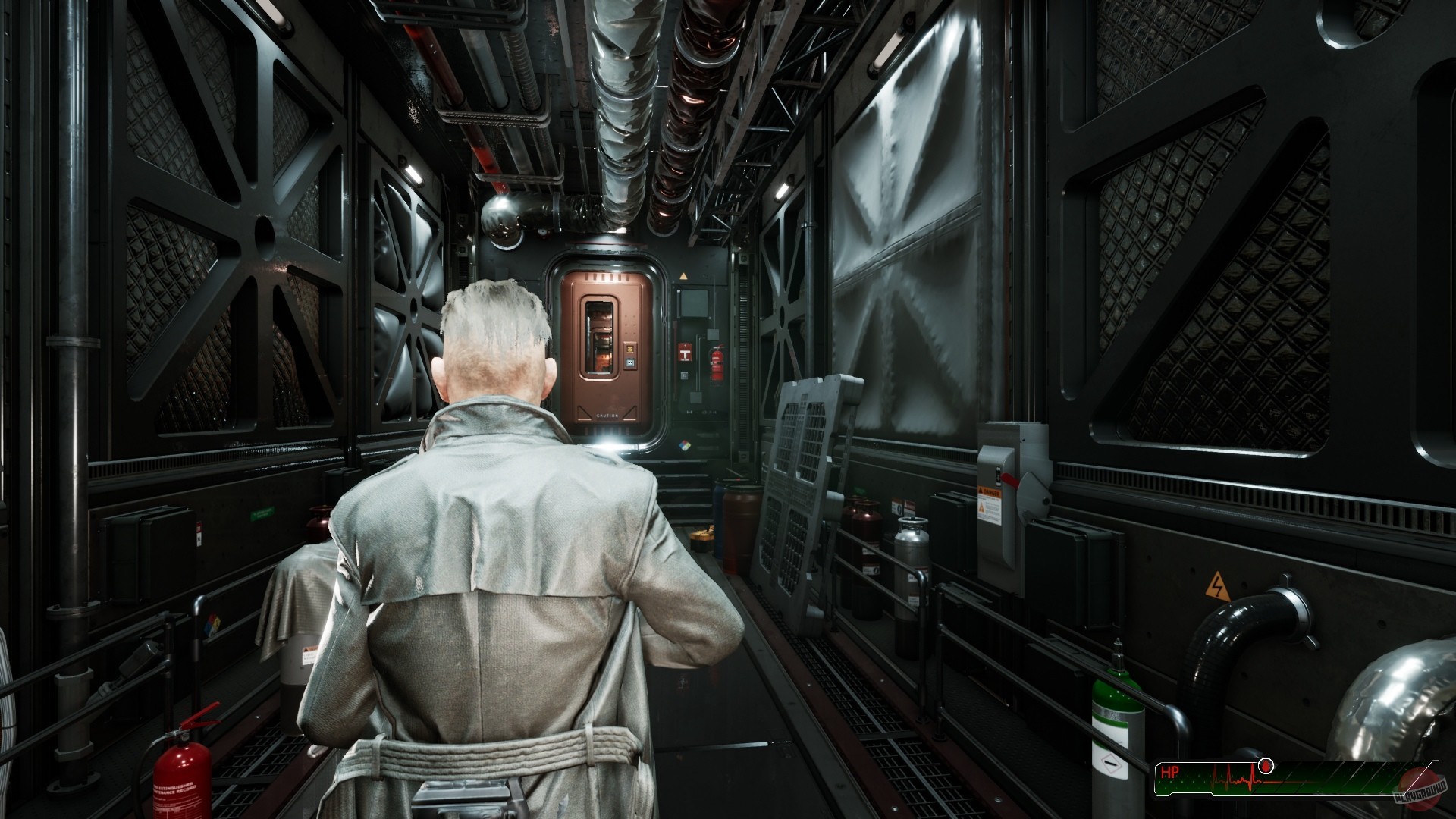Click the red fire alarm pull box
This screenshot has height=819, width=1456.
click(x=686, y=353)
